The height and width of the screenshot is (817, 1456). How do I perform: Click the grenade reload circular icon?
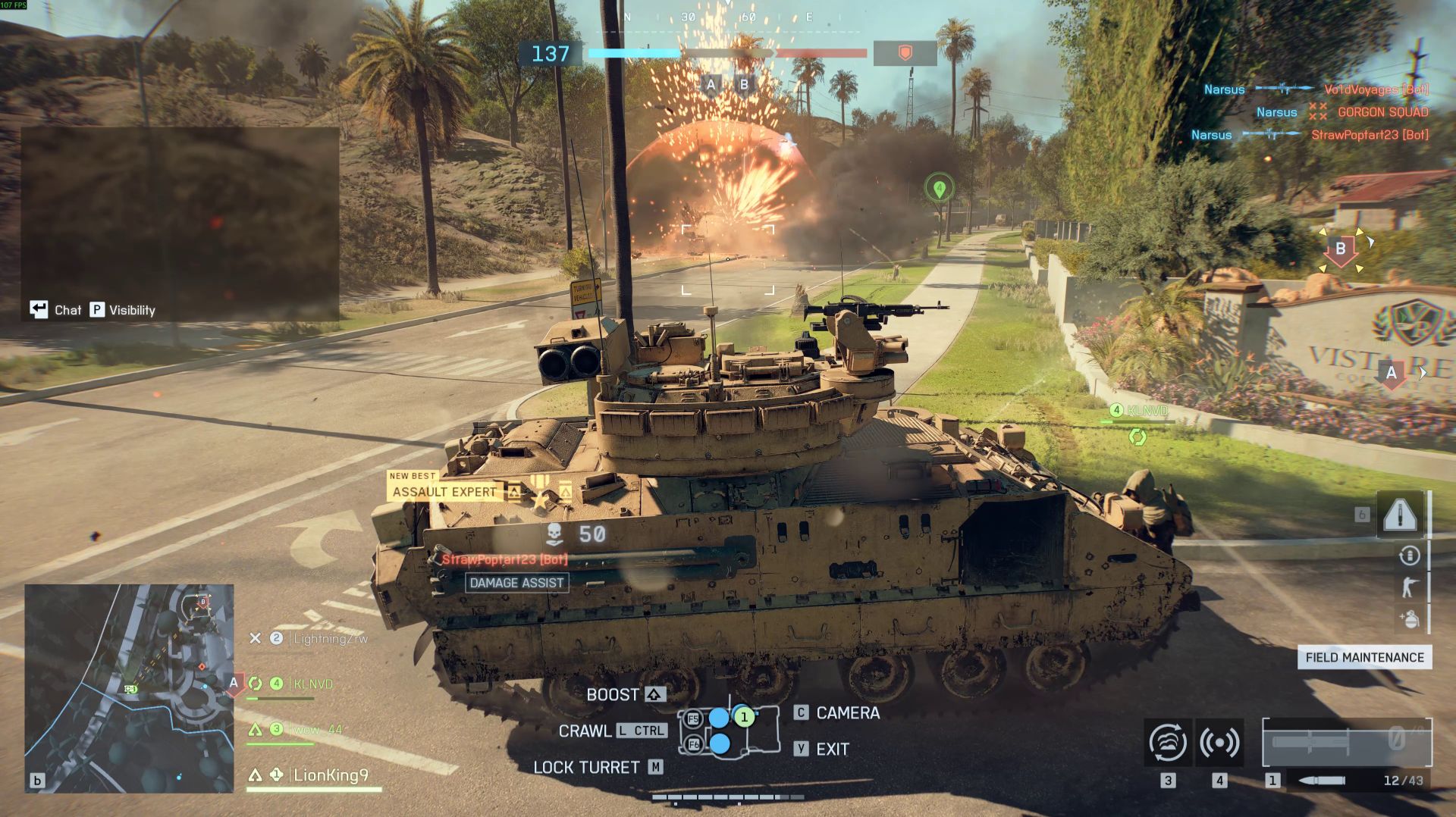point(1409,556)
